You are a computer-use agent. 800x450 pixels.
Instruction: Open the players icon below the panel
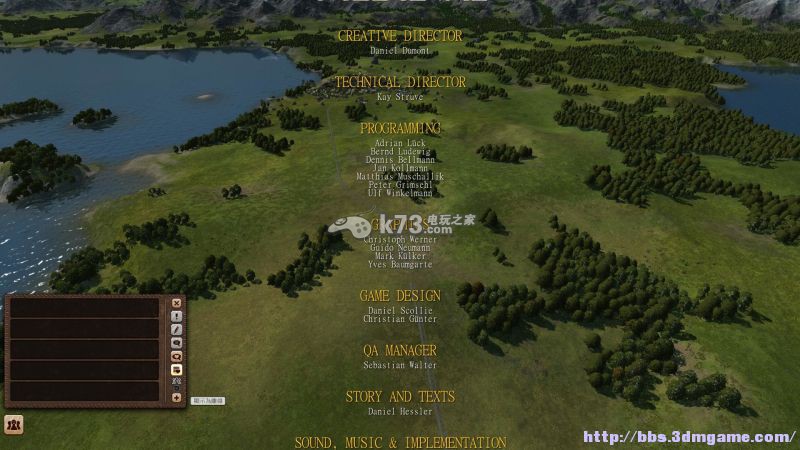(14, 424)
